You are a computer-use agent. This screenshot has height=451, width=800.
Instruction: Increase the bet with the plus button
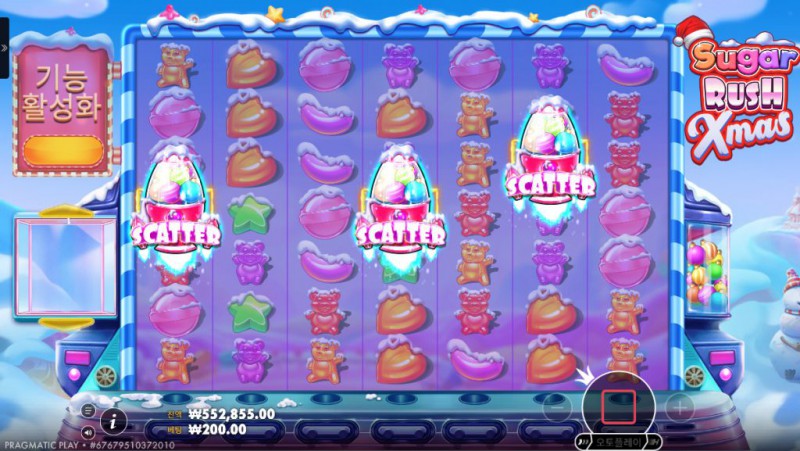[679, 407]
